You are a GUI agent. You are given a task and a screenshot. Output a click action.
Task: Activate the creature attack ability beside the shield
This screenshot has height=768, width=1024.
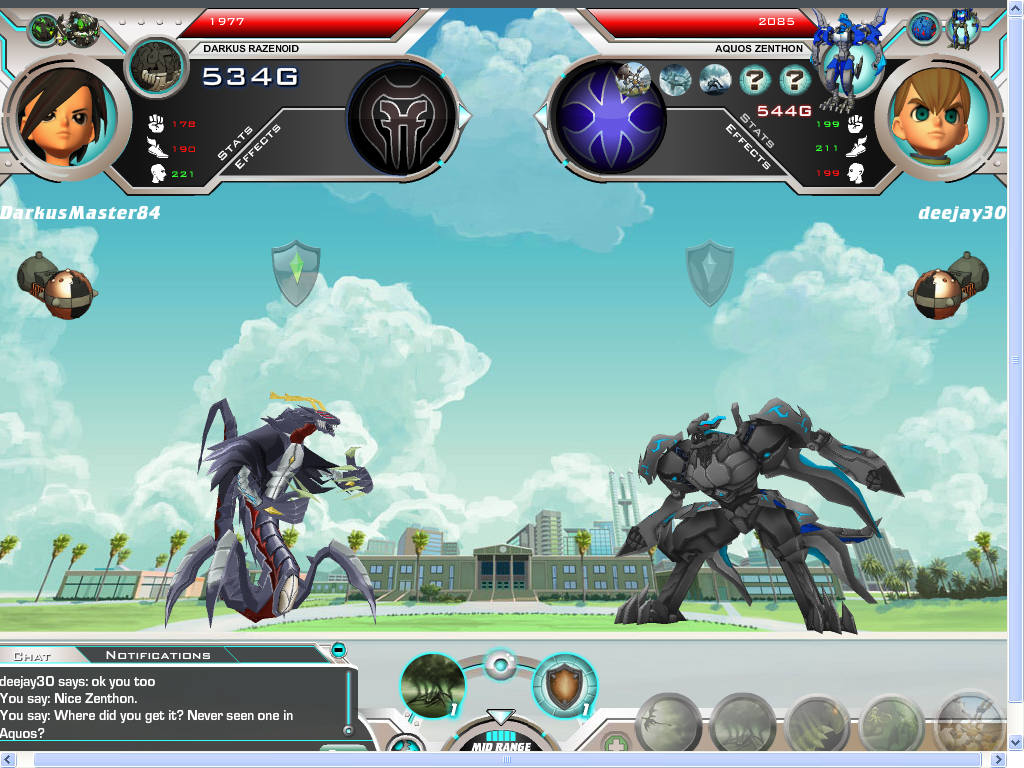[x=432, y=686]
